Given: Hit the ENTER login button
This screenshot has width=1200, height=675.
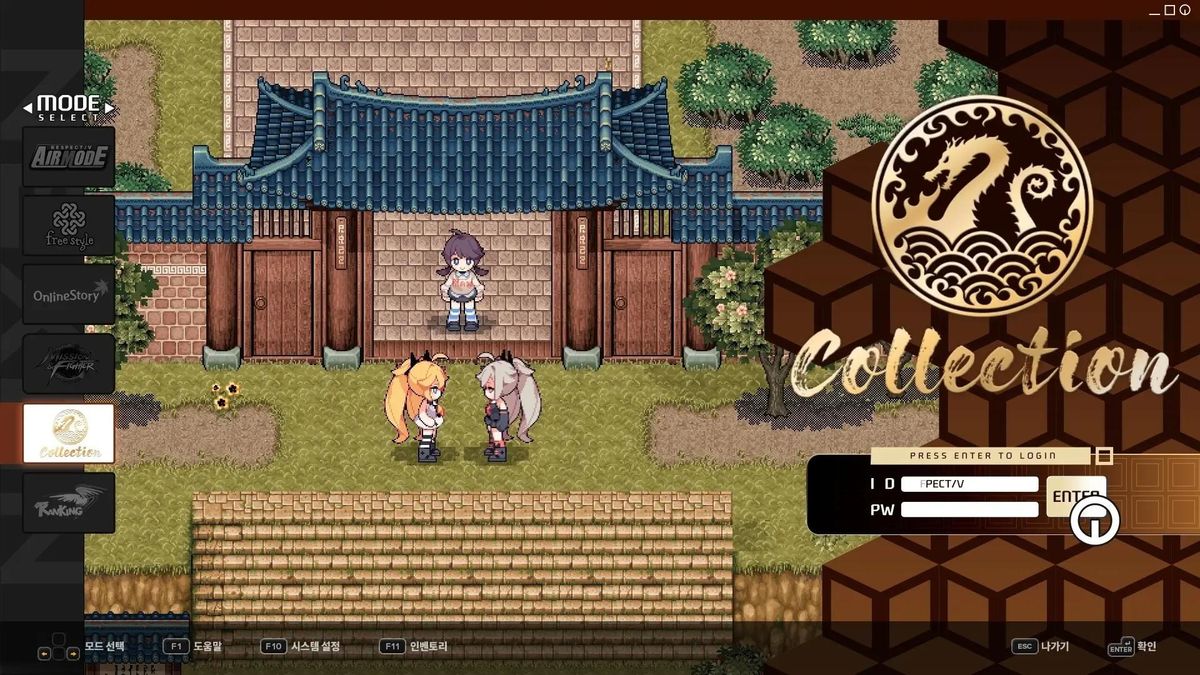Looking at the screenshot, I should point(1075,496).
